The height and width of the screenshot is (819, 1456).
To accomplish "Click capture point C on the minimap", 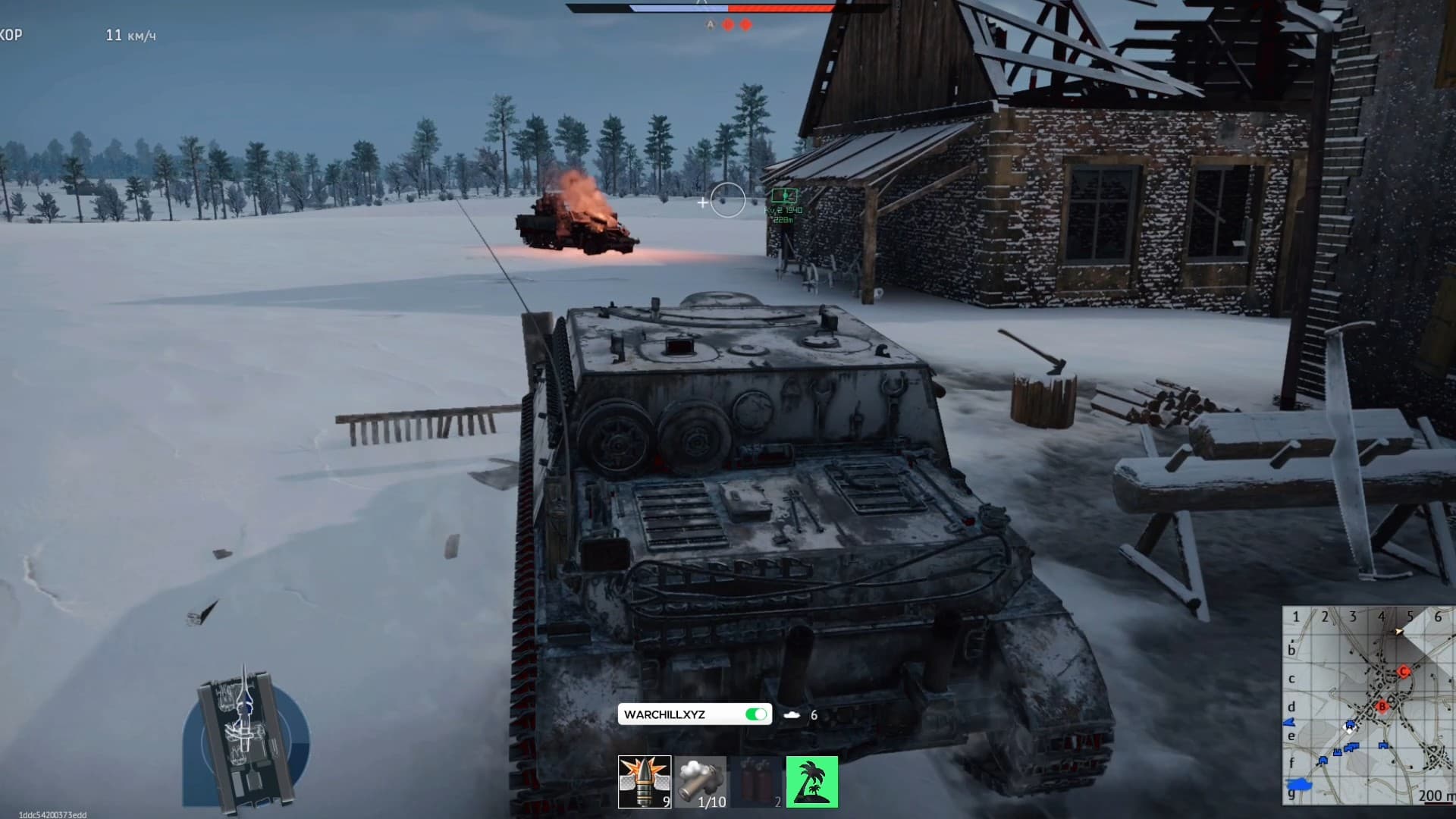I will [x=1404, y=672].
